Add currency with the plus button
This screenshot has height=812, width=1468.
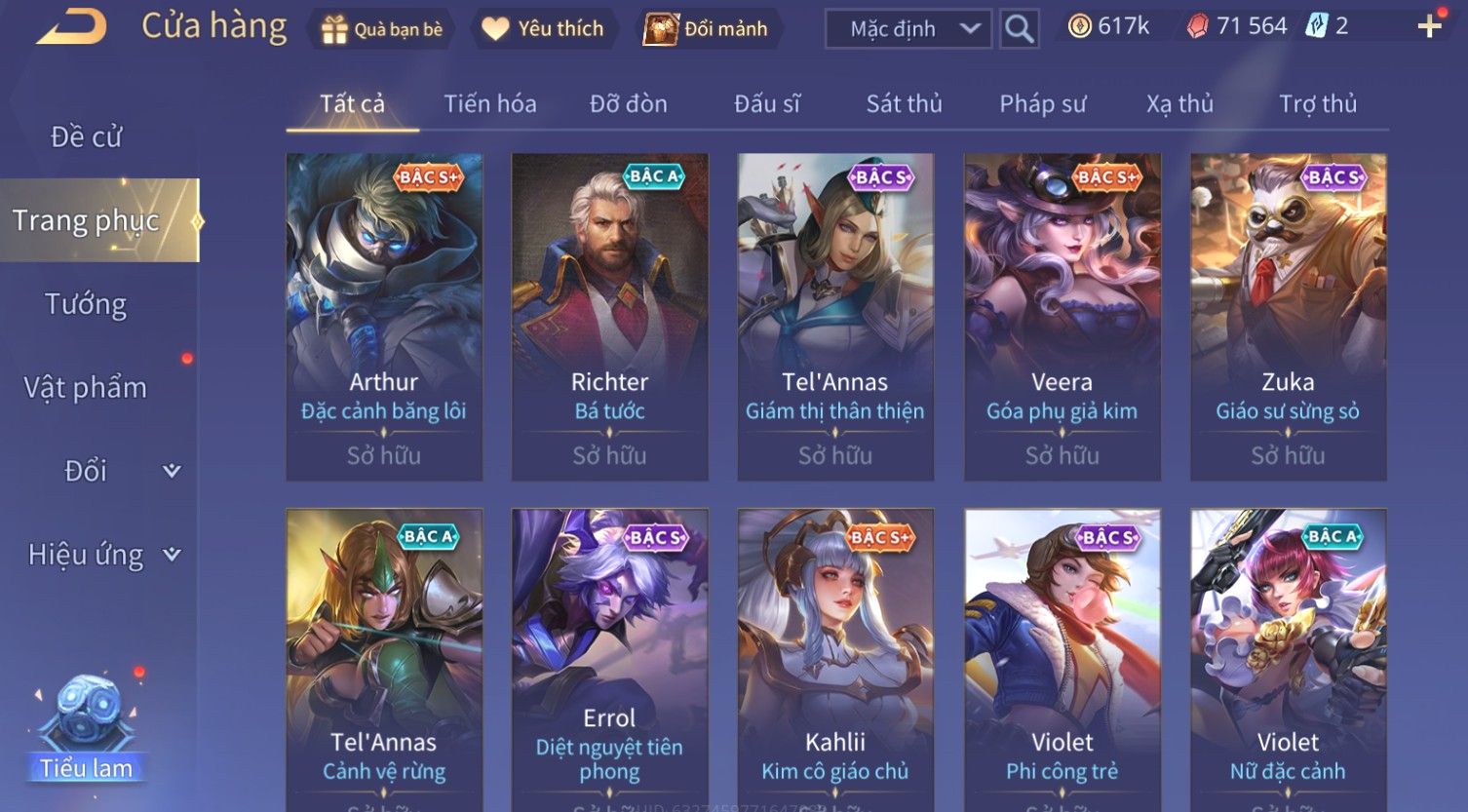(x=1429, y=26)
